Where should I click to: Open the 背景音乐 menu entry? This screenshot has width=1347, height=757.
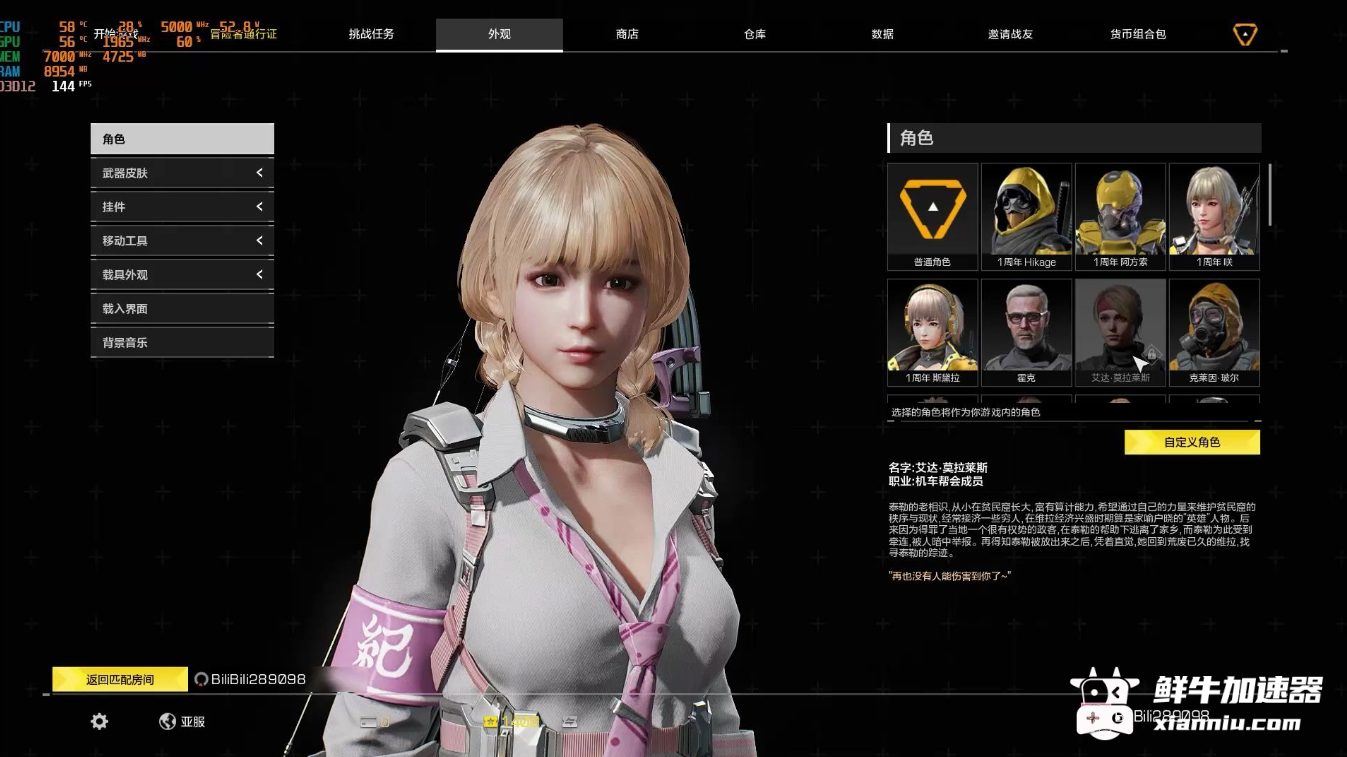(182, 343)
